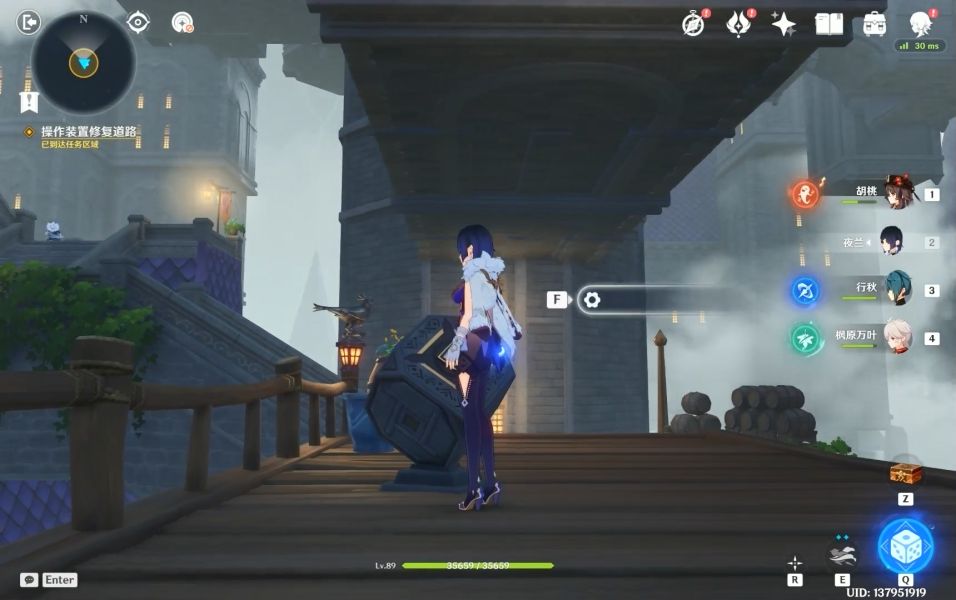The image size is (956, 600).
Task: Click the exit arrow icon beside the minimap
Action: point(29,21)
